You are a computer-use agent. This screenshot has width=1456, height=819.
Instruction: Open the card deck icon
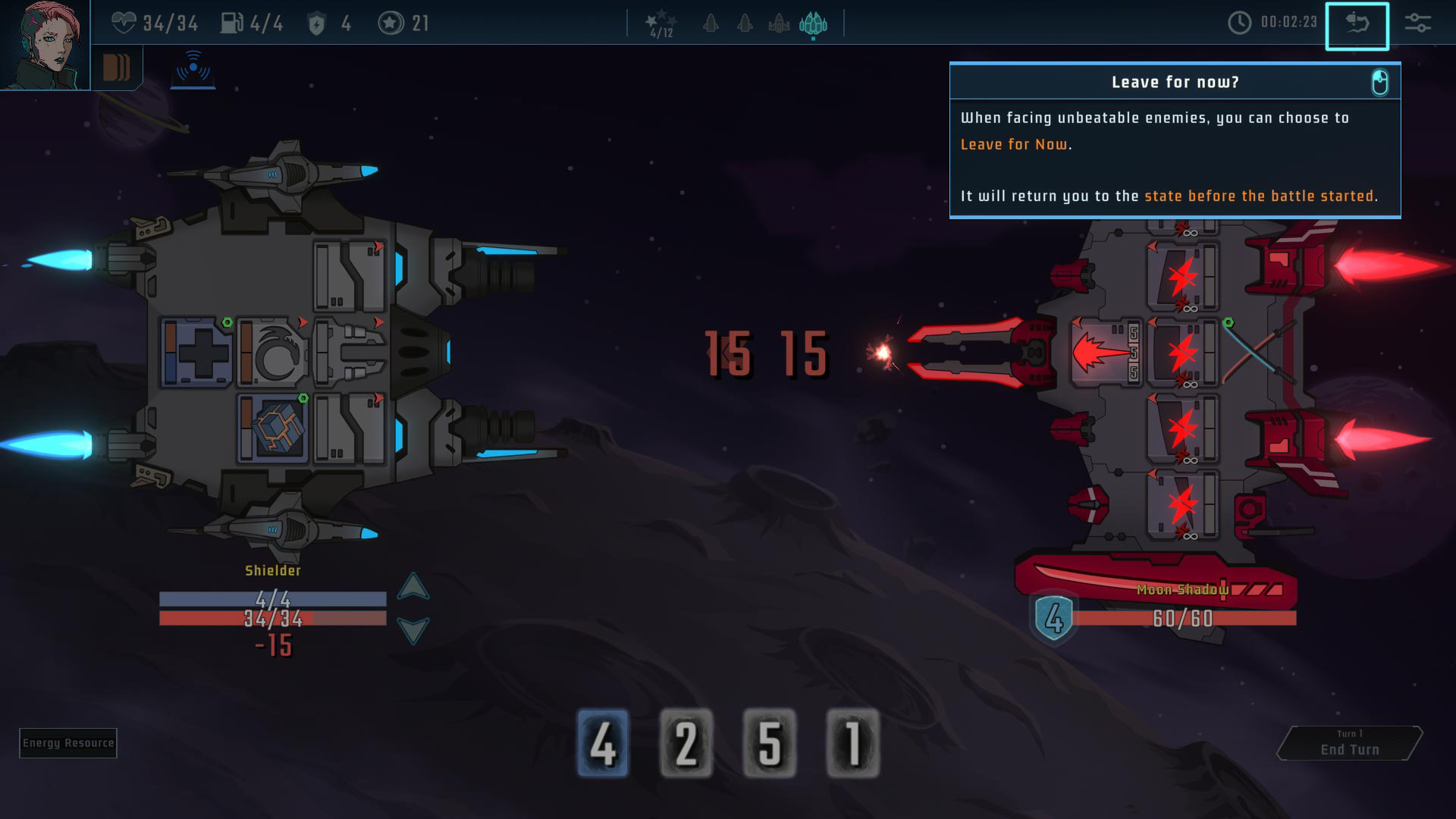coord(116,67)
